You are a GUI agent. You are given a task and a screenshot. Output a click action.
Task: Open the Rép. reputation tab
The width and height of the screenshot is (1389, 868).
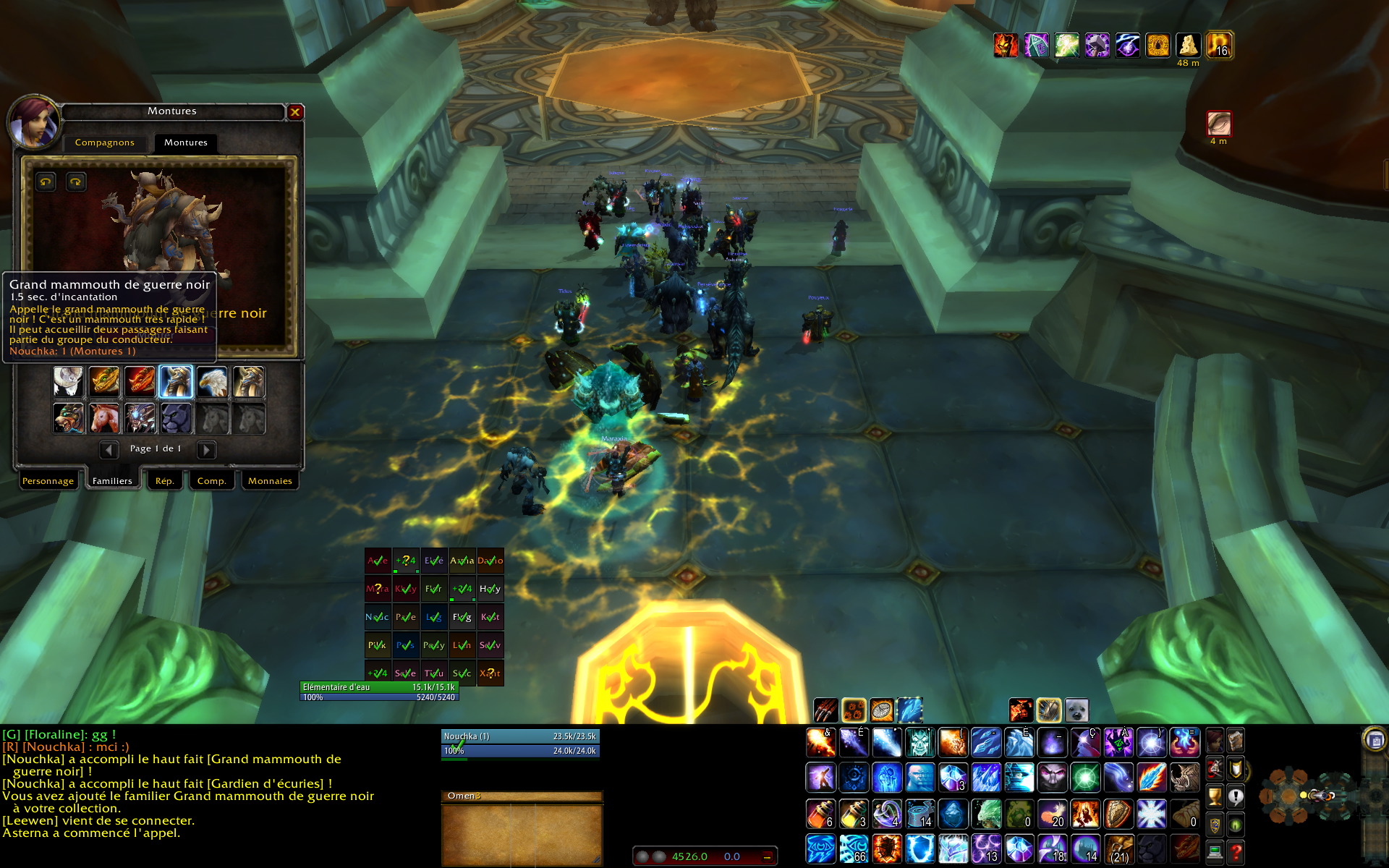[x=165, y=481]
